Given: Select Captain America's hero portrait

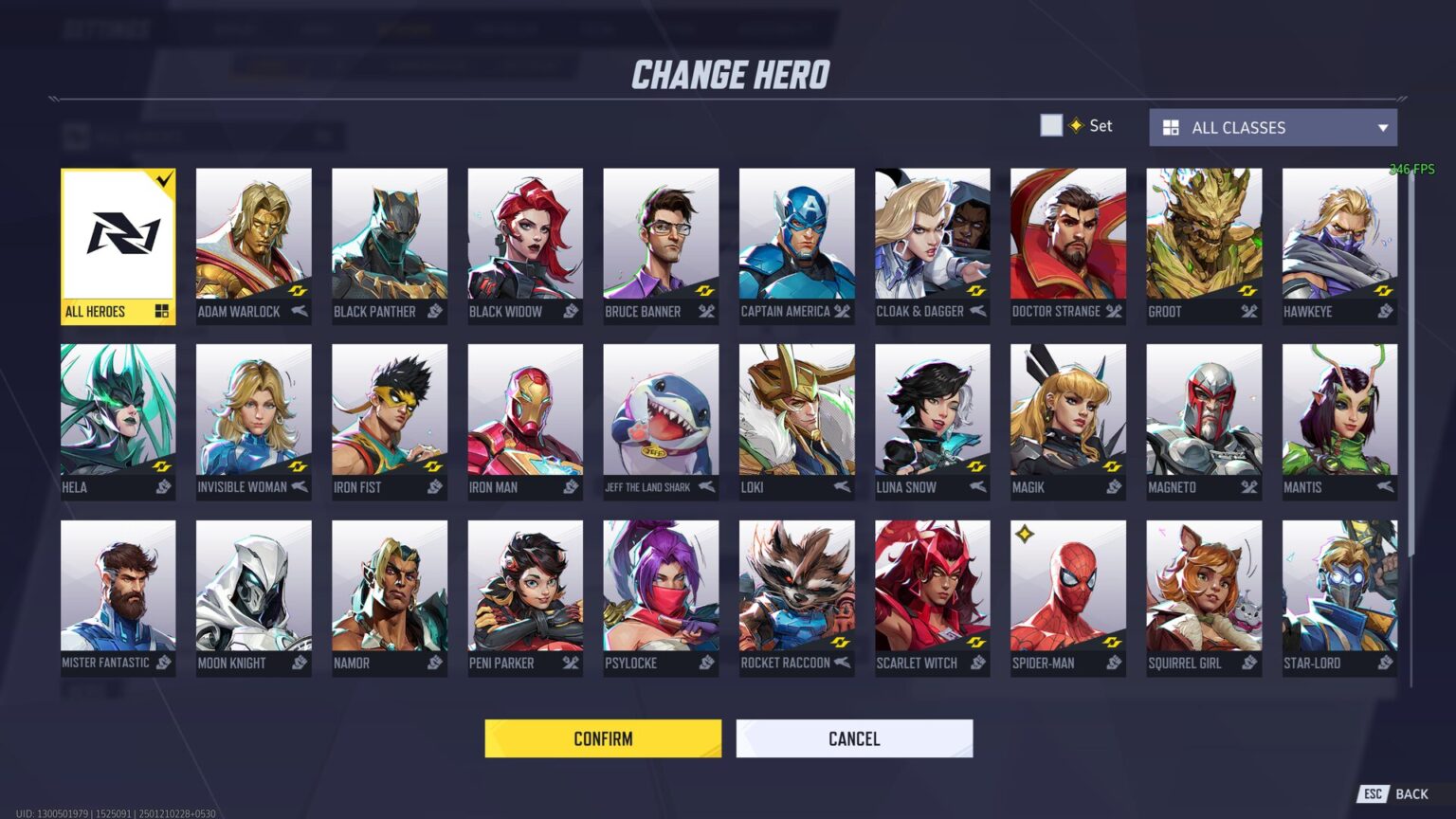Looking at the screenshot, I should (796, 235).
